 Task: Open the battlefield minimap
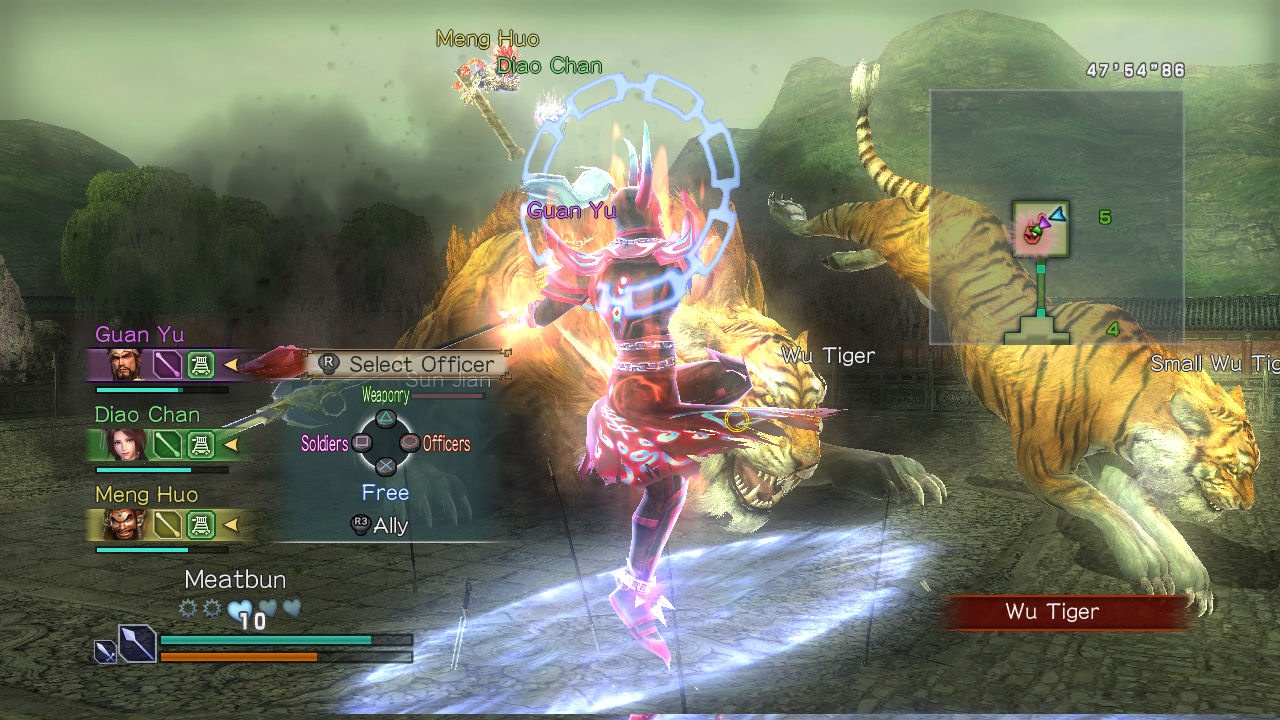(x=1056, y=216)
